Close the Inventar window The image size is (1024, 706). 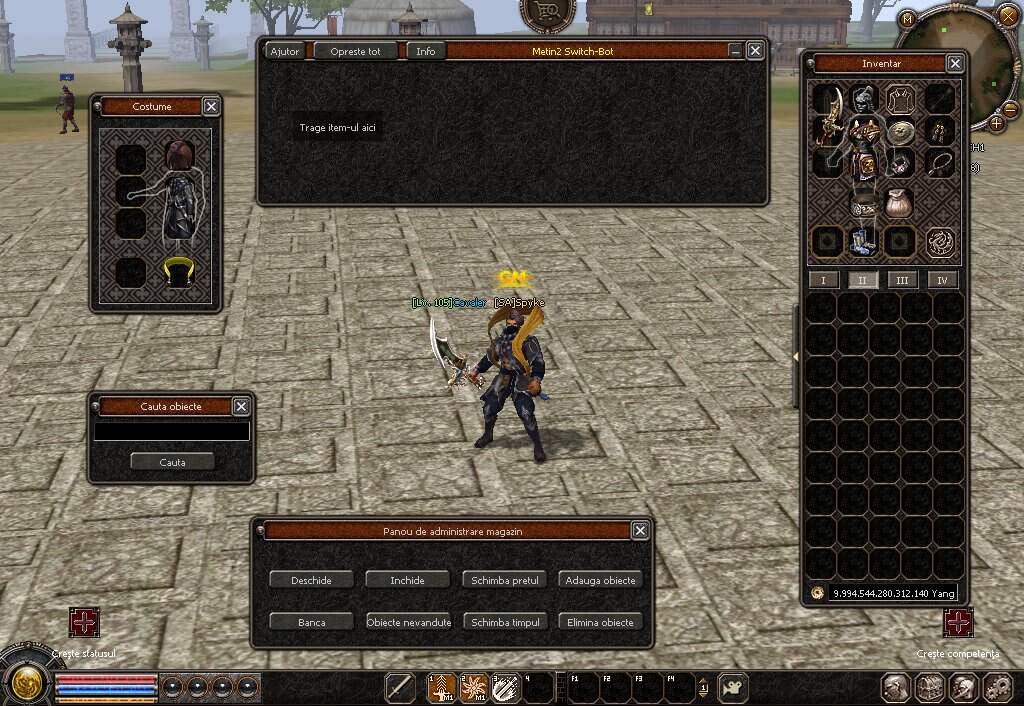[955, 64]
